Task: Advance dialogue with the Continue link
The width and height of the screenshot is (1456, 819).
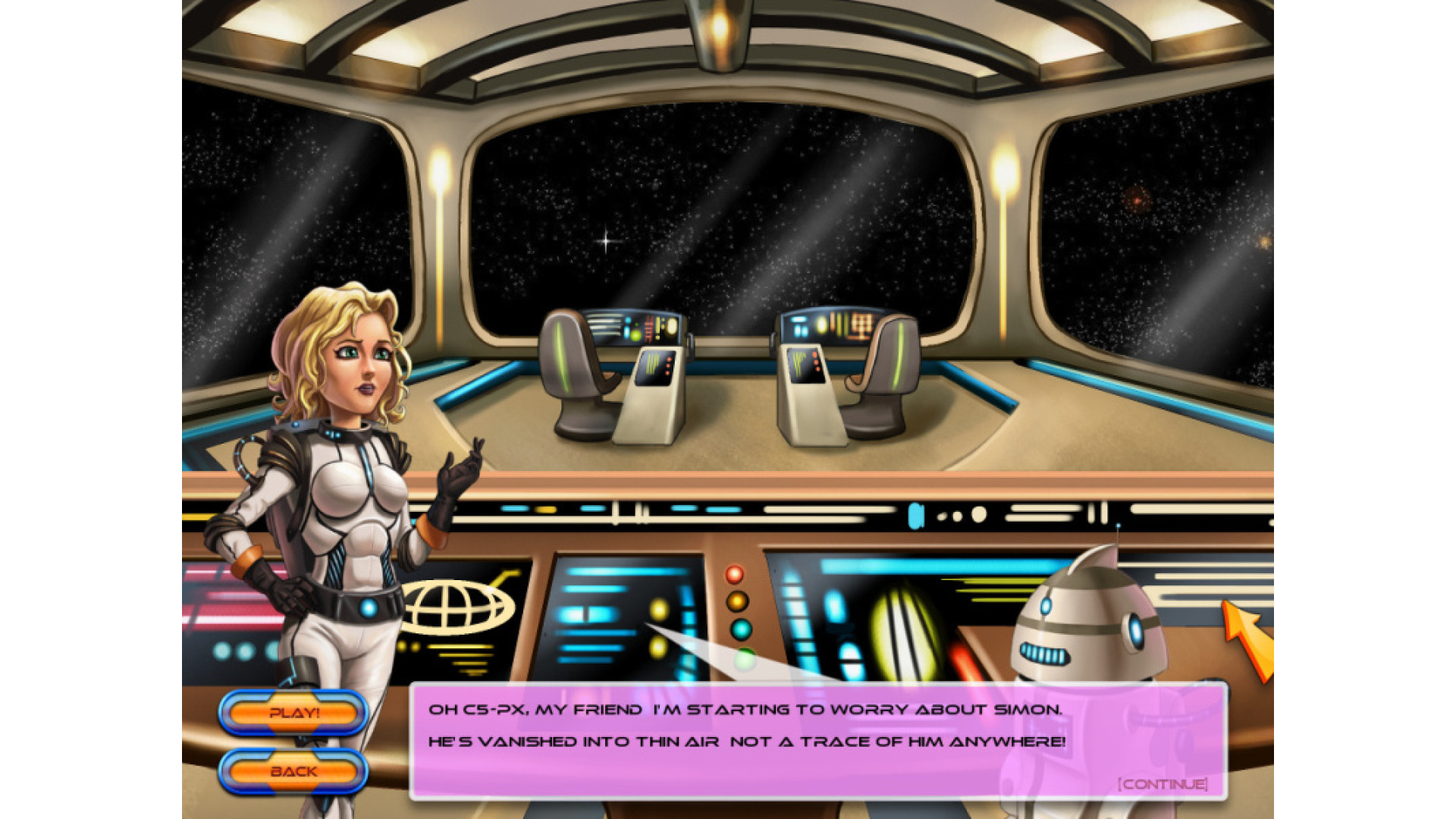Action: (1163, 783)
